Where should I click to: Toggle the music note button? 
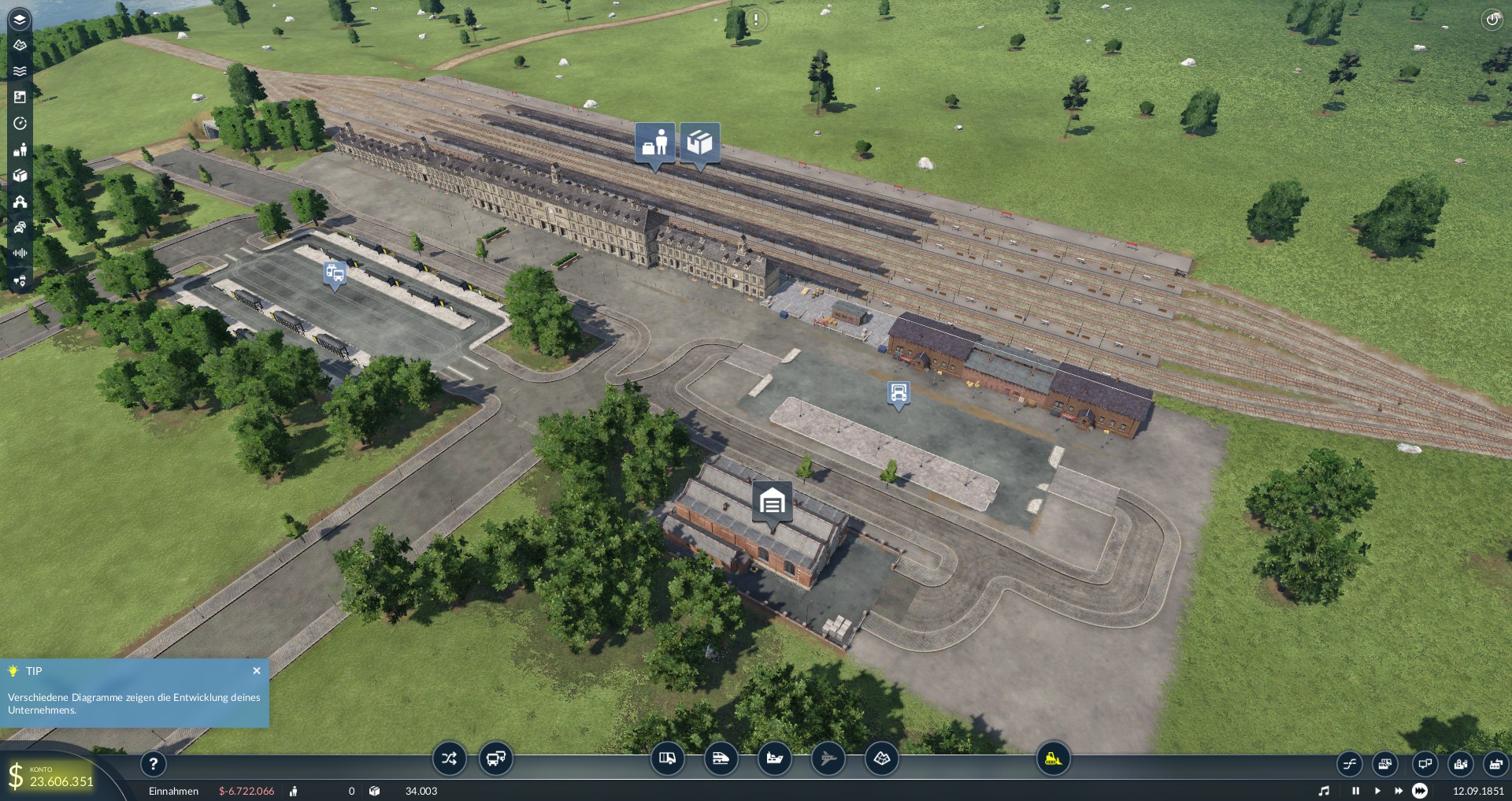1324,791
